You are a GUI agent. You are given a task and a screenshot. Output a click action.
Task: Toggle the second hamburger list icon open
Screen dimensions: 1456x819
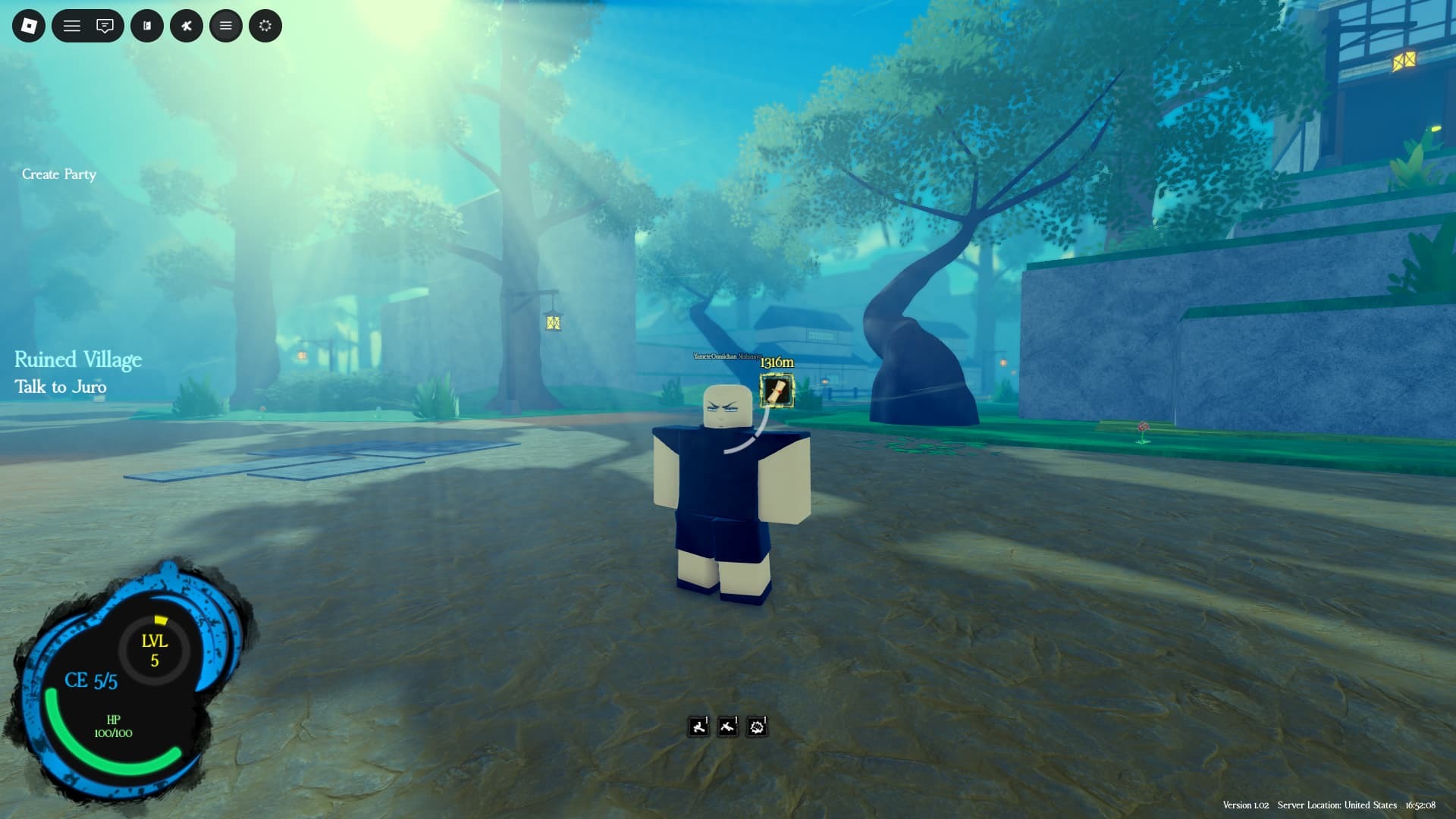coord(225,25)
